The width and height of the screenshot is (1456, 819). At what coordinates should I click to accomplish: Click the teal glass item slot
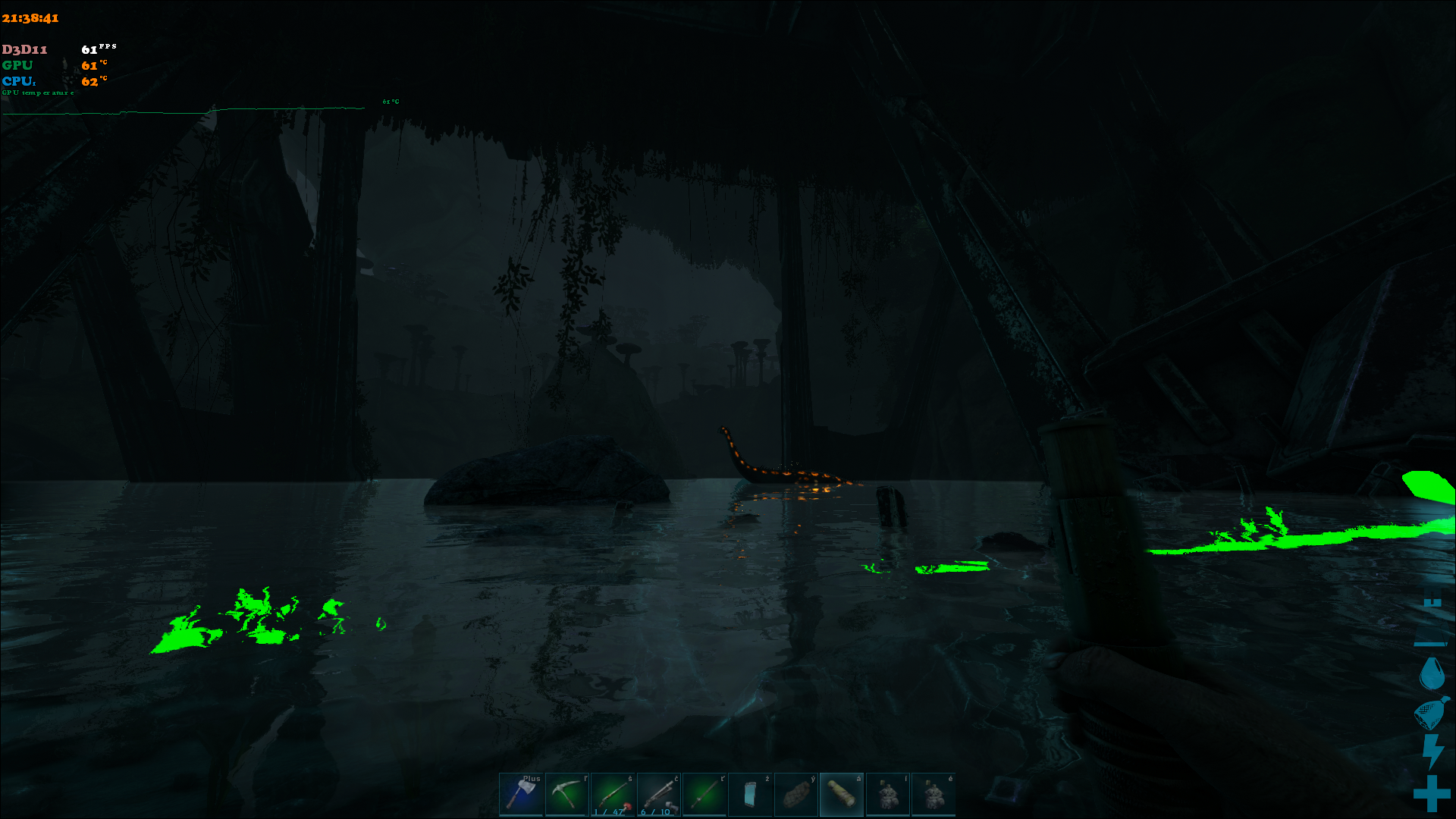coord(750,794)
